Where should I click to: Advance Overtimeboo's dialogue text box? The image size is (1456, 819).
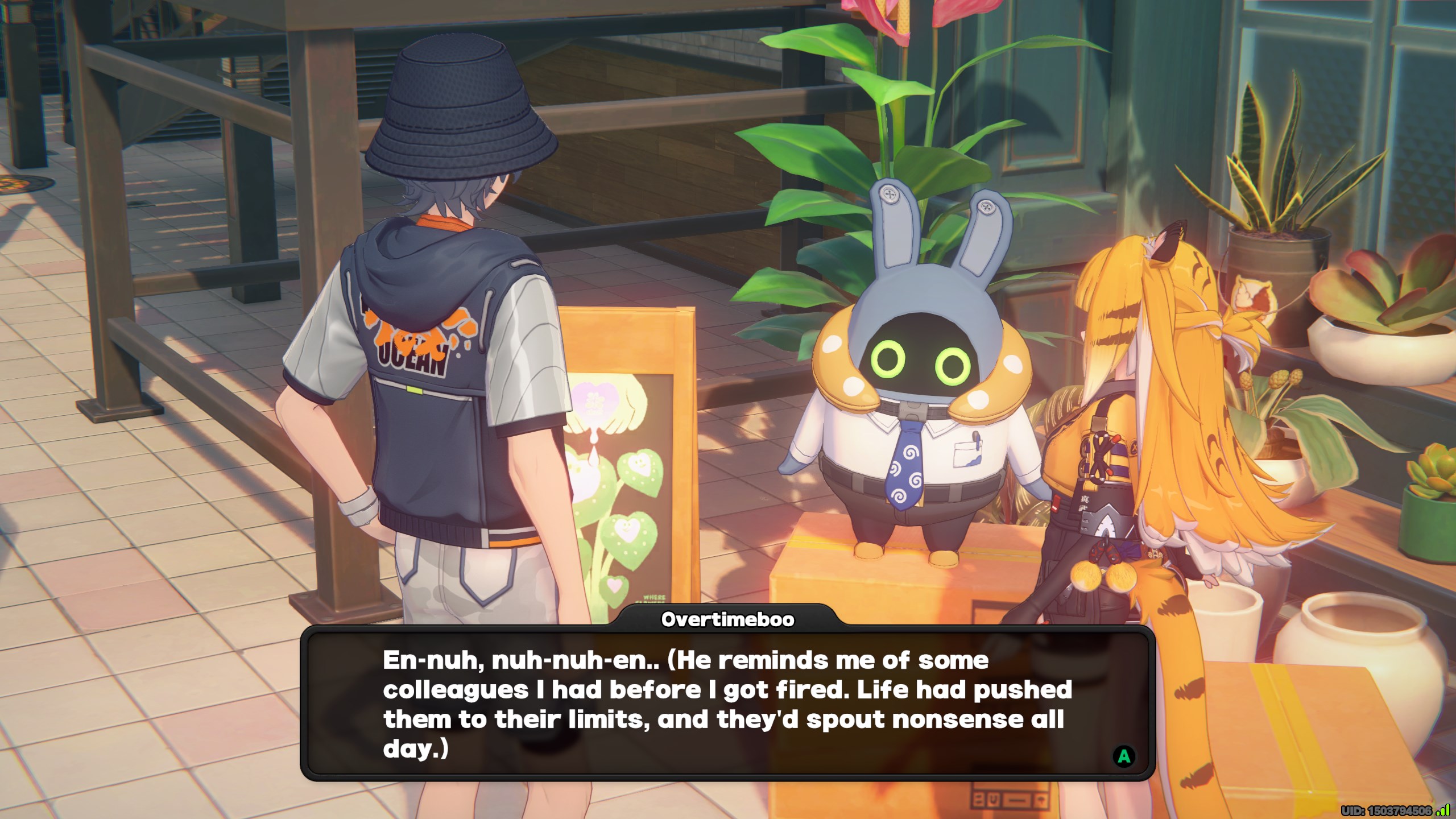point(1123,756)
